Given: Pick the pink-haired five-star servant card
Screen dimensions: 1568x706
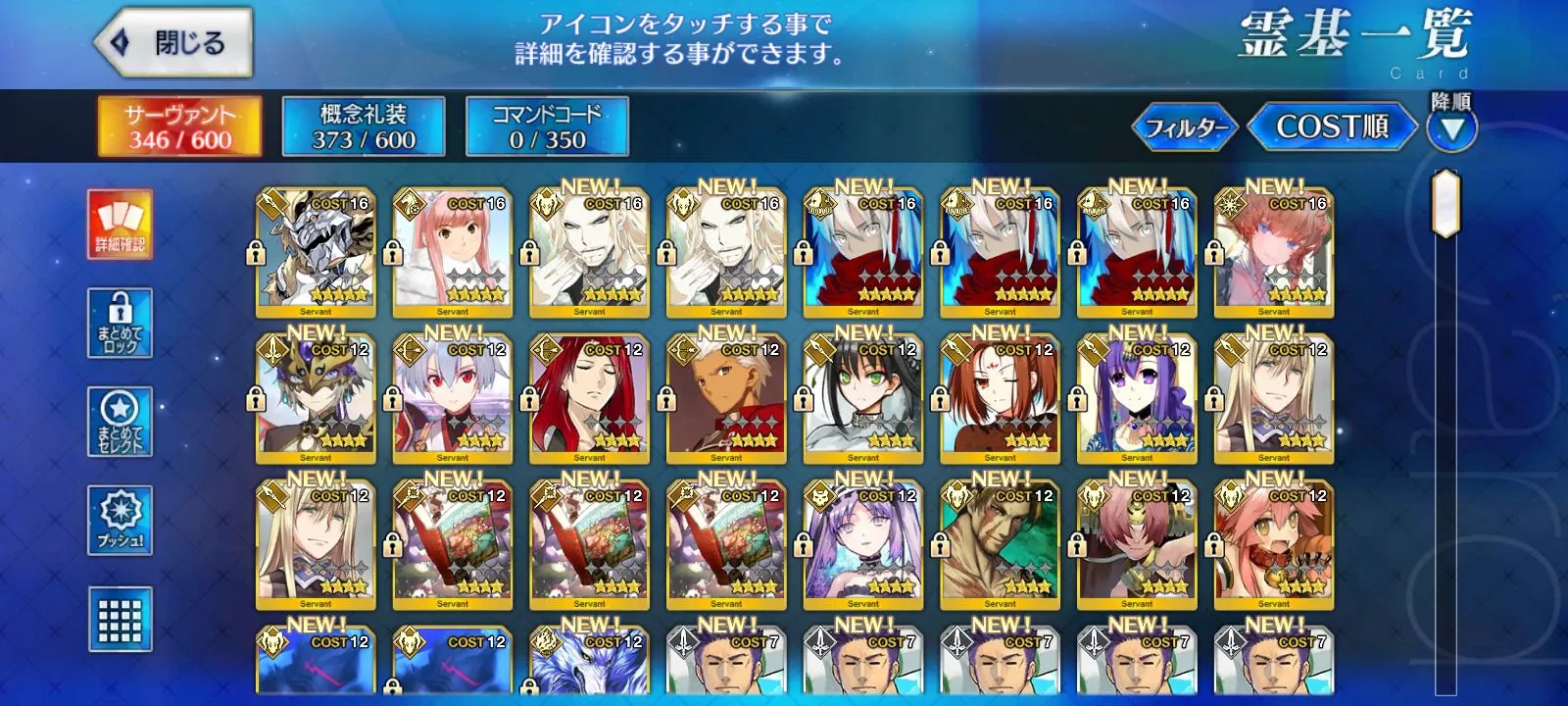Looking at the screenshot, I should point(452,253).
